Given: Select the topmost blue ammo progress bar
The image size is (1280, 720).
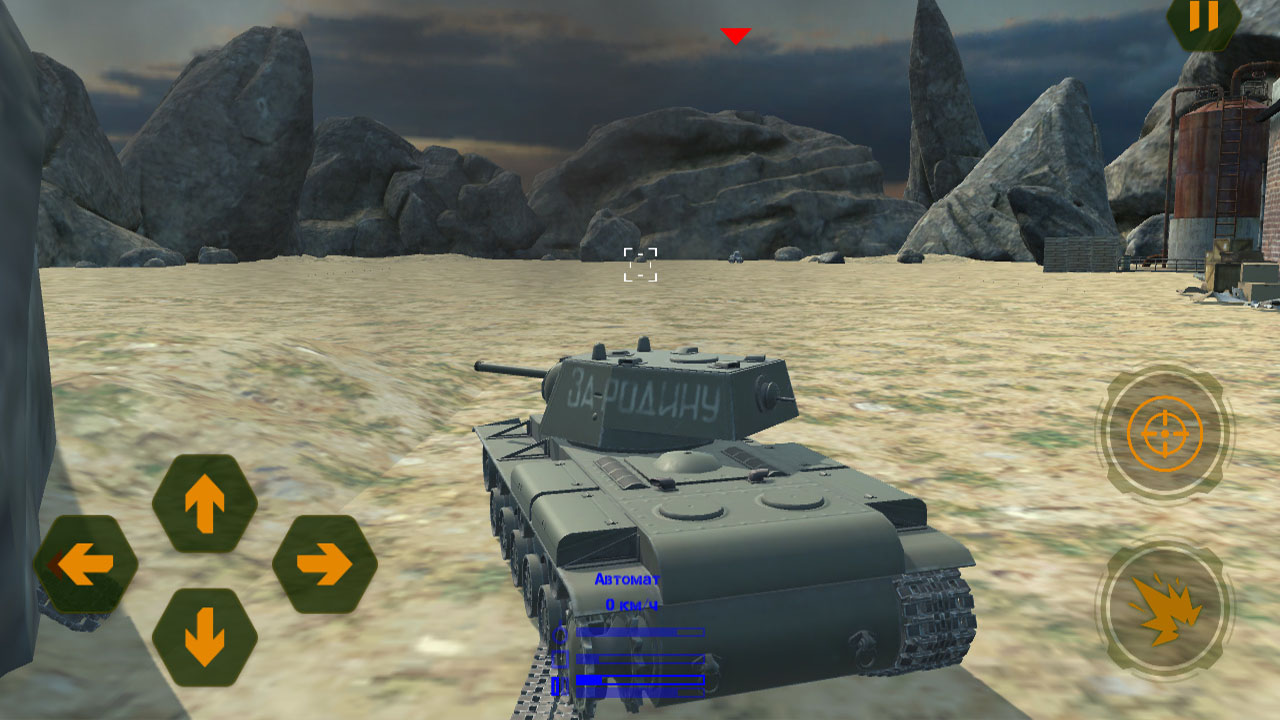Looking at the screenshot, I should click(x=640, y=632).
